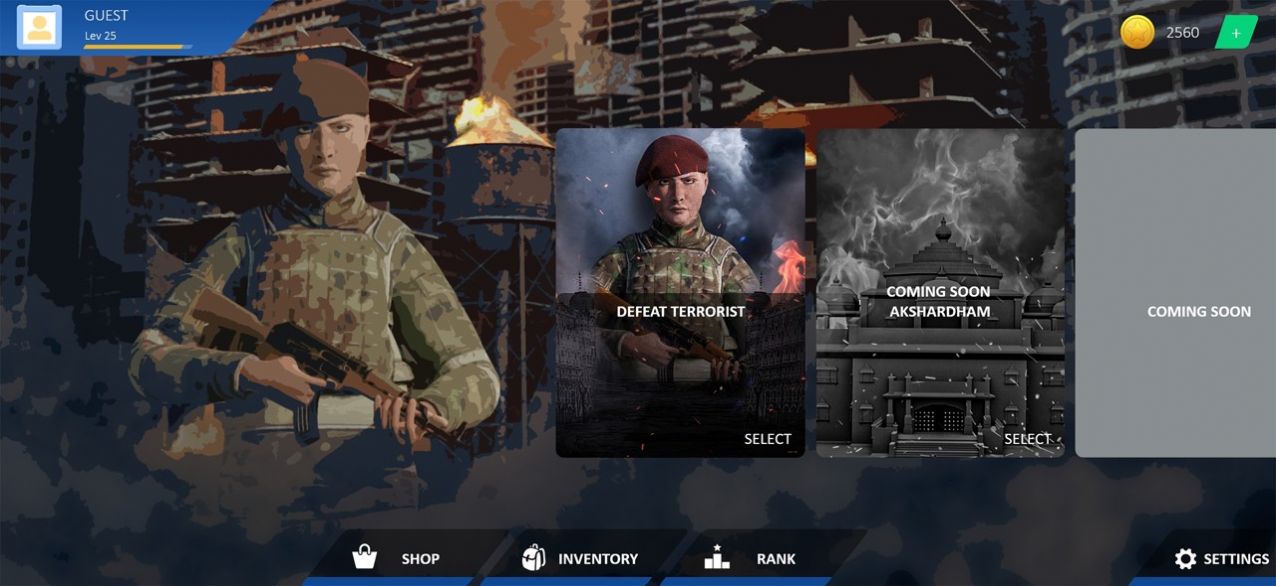This screenshot has width=1276, height=586.
Task: Click the grey Coming Soon card
Action: [x=1176, y=293]
